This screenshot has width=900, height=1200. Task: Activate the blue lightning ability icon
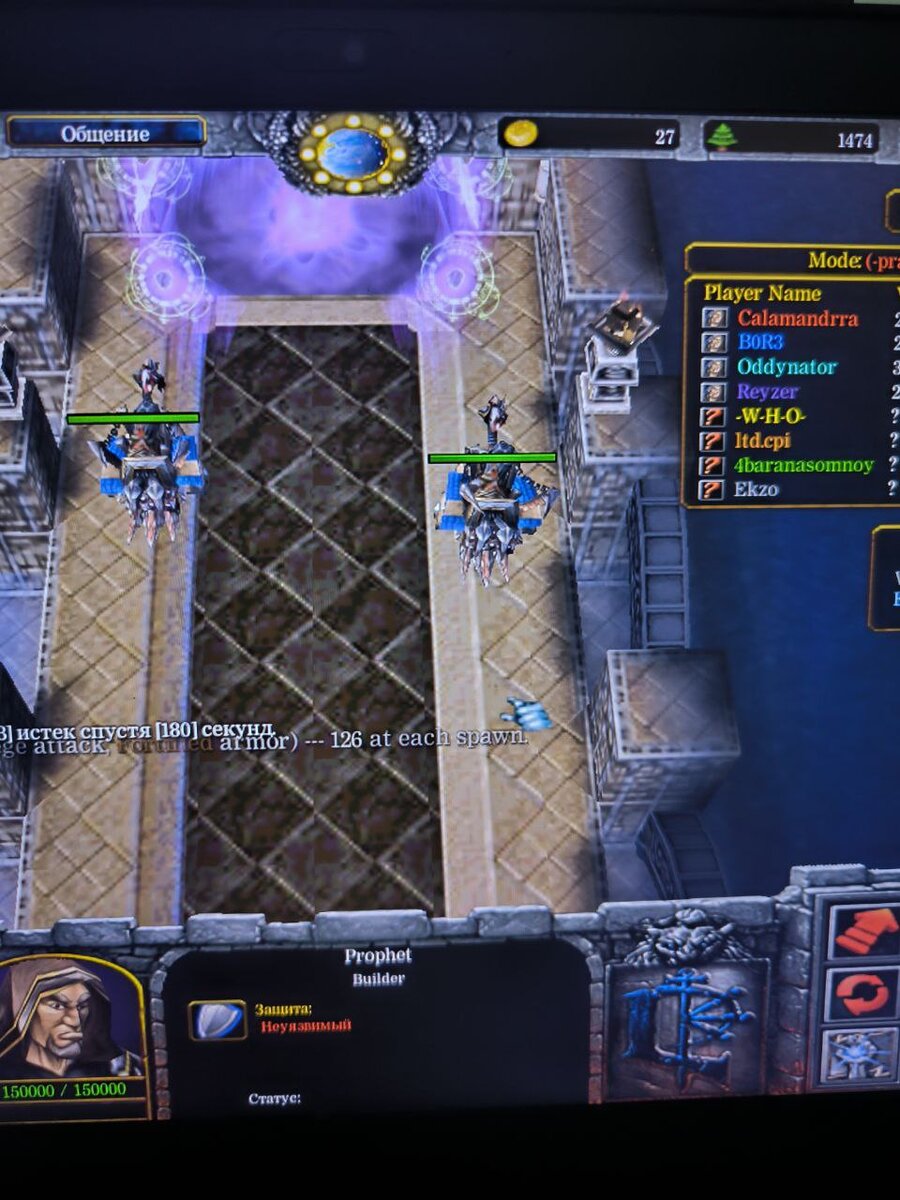[860, 1057]
